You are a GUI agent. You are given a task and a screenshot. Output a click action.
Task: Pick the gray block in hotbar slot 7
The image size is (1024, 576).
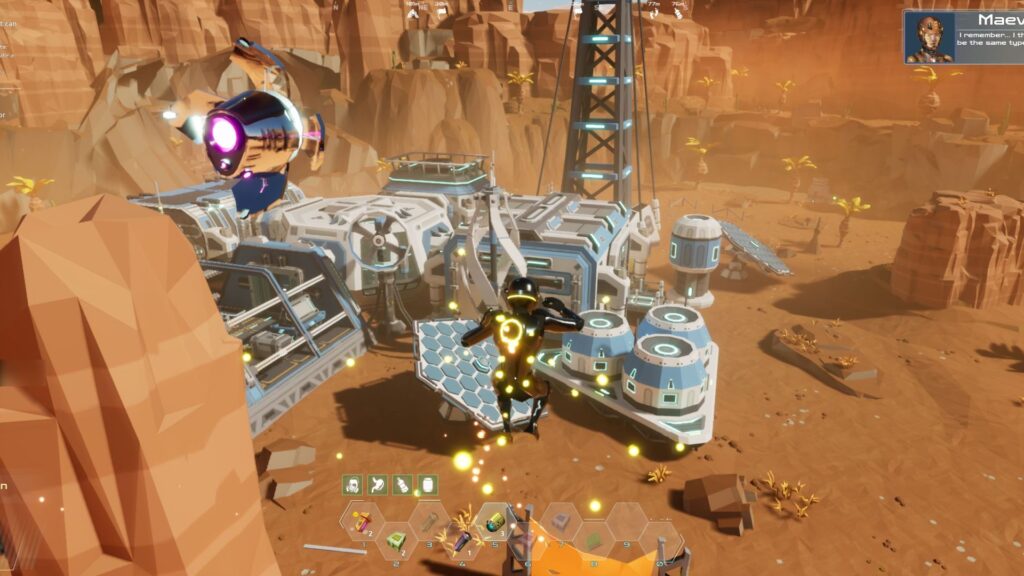click(x=561, y=520)
